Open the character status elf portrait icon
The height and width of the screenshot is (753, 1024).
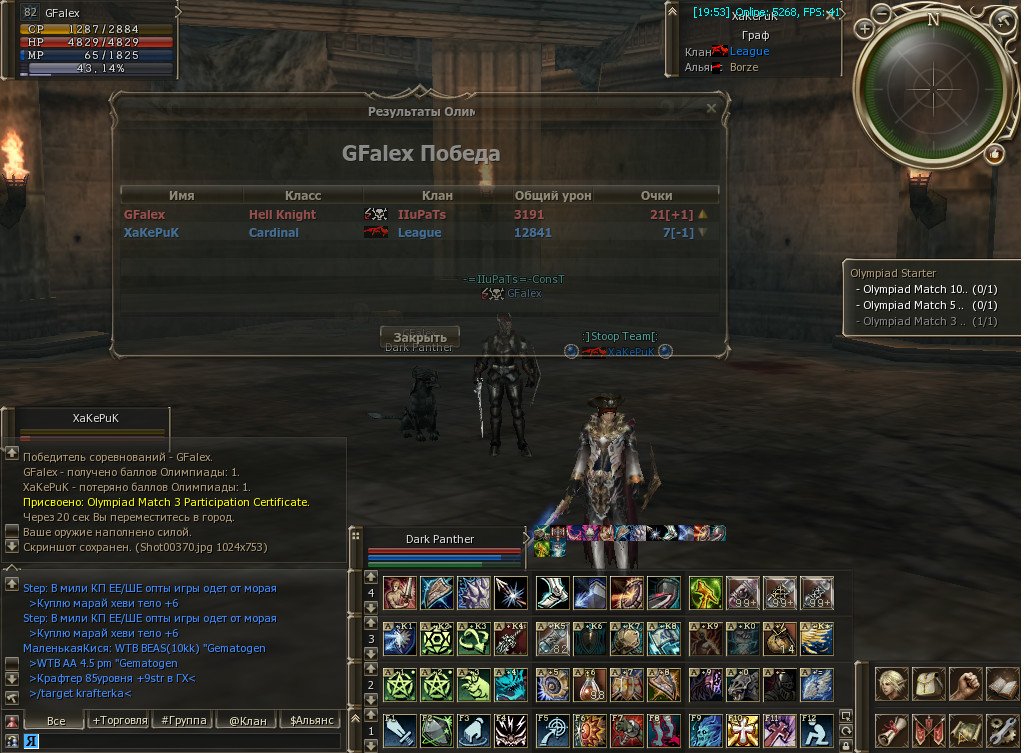(892, 684)
